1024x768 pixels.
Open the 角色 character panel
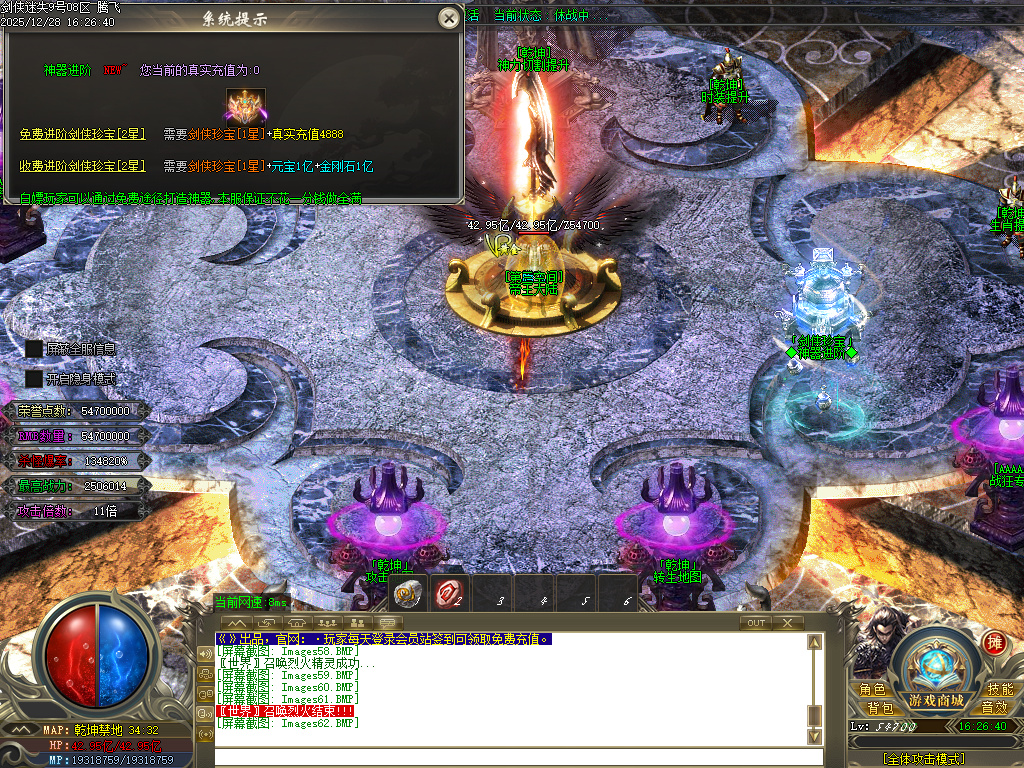tap(872, 690)
